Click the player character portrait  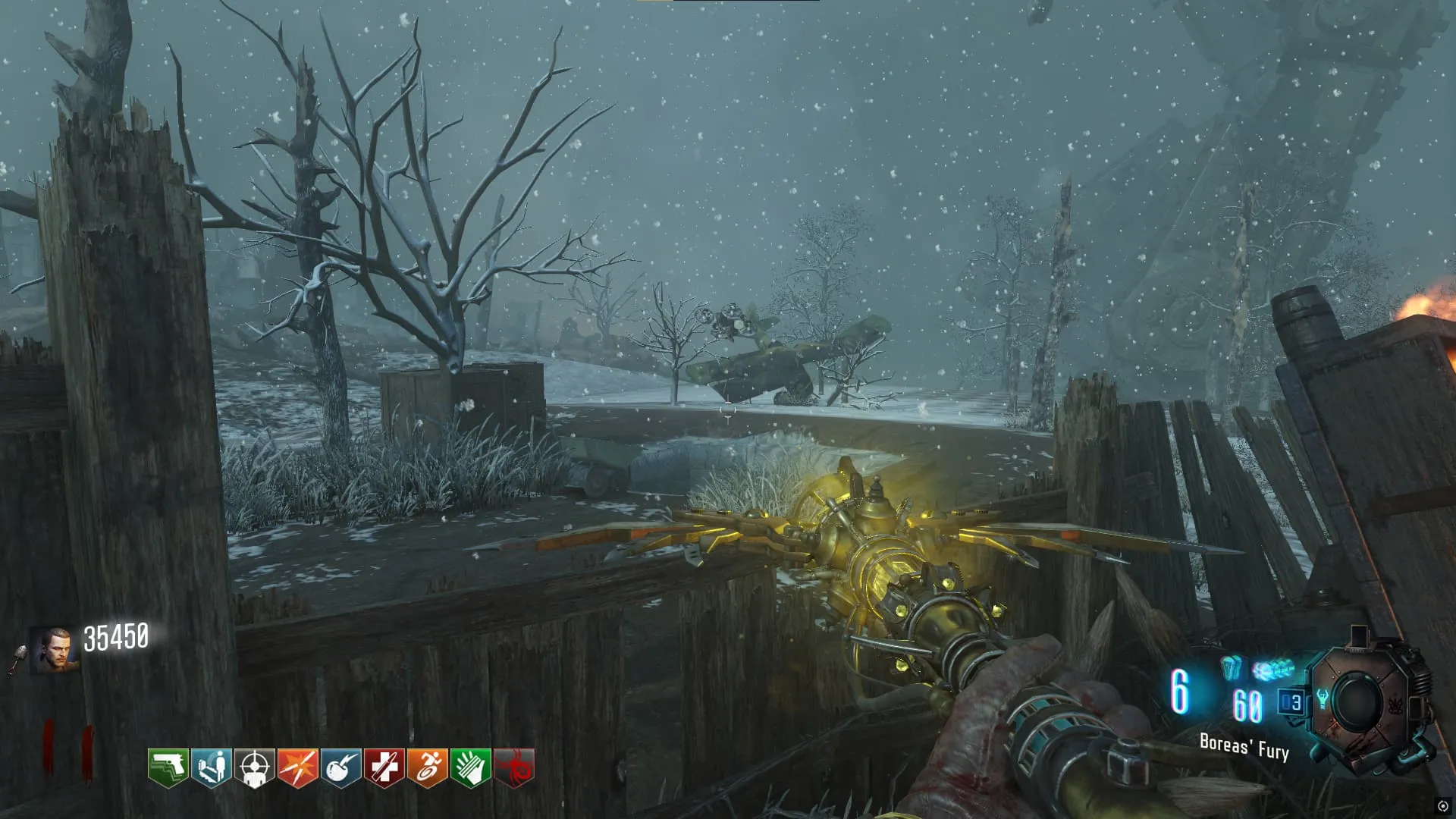click(55, 650)
